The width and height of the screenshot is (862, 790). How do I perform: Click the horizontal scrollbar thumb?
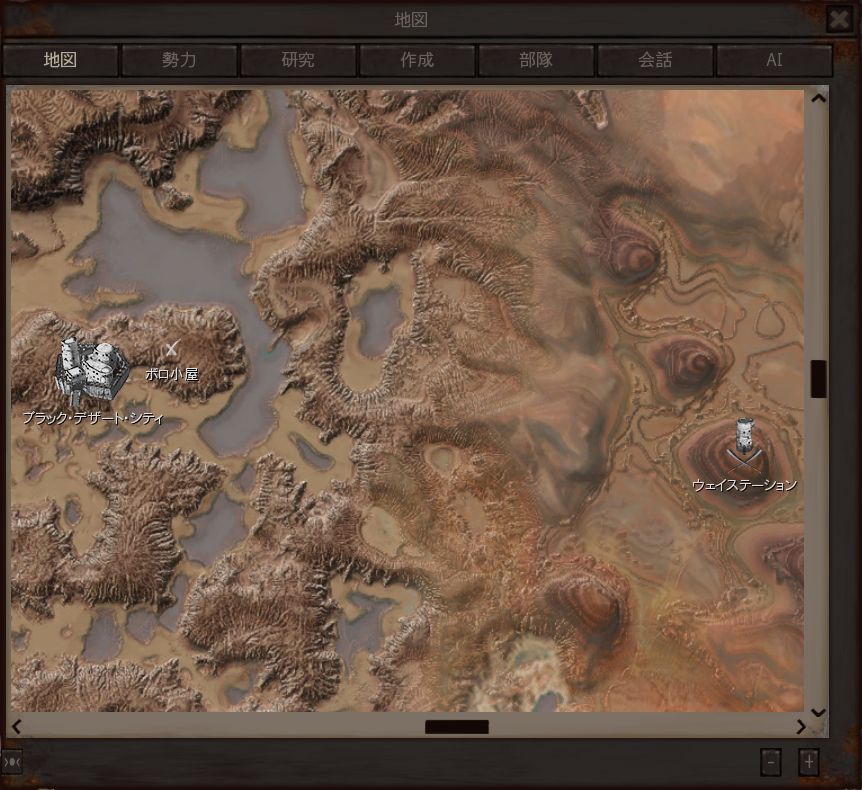[457, 727]
